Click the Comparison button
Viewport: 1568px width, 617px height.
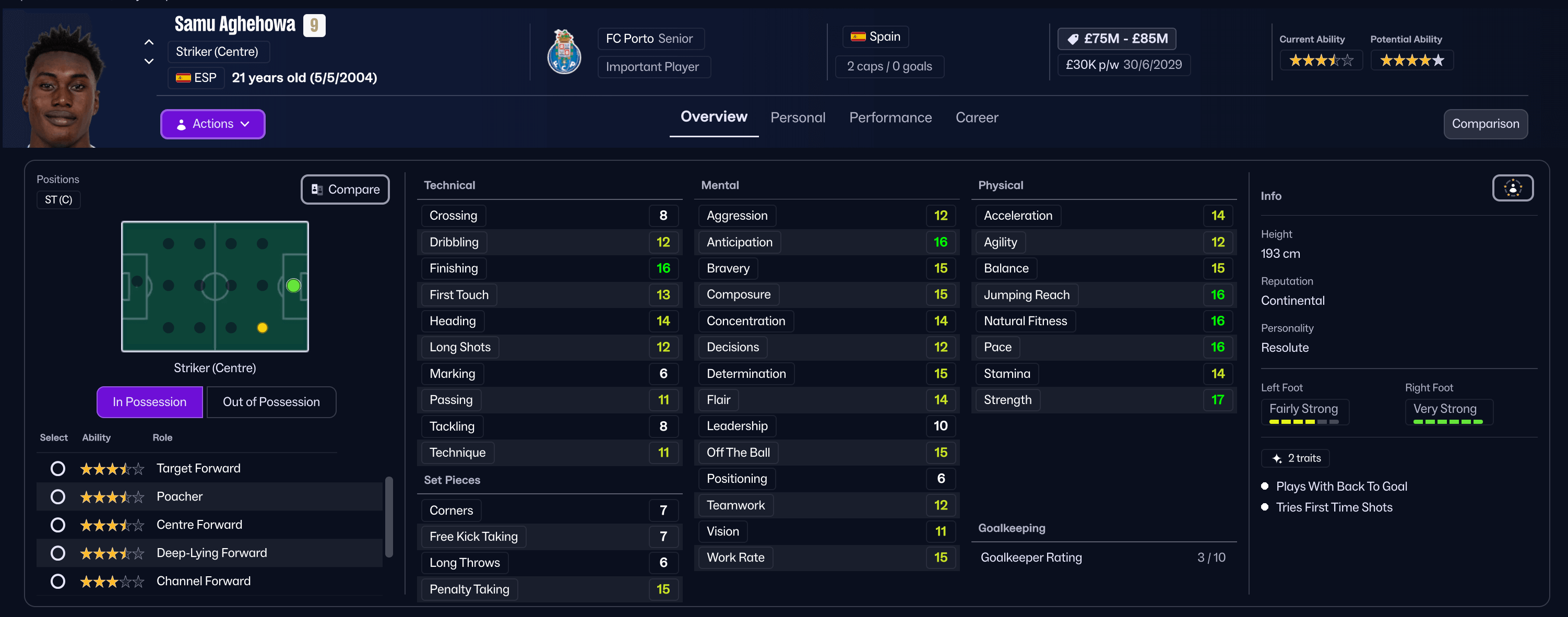coord(1485,124)
